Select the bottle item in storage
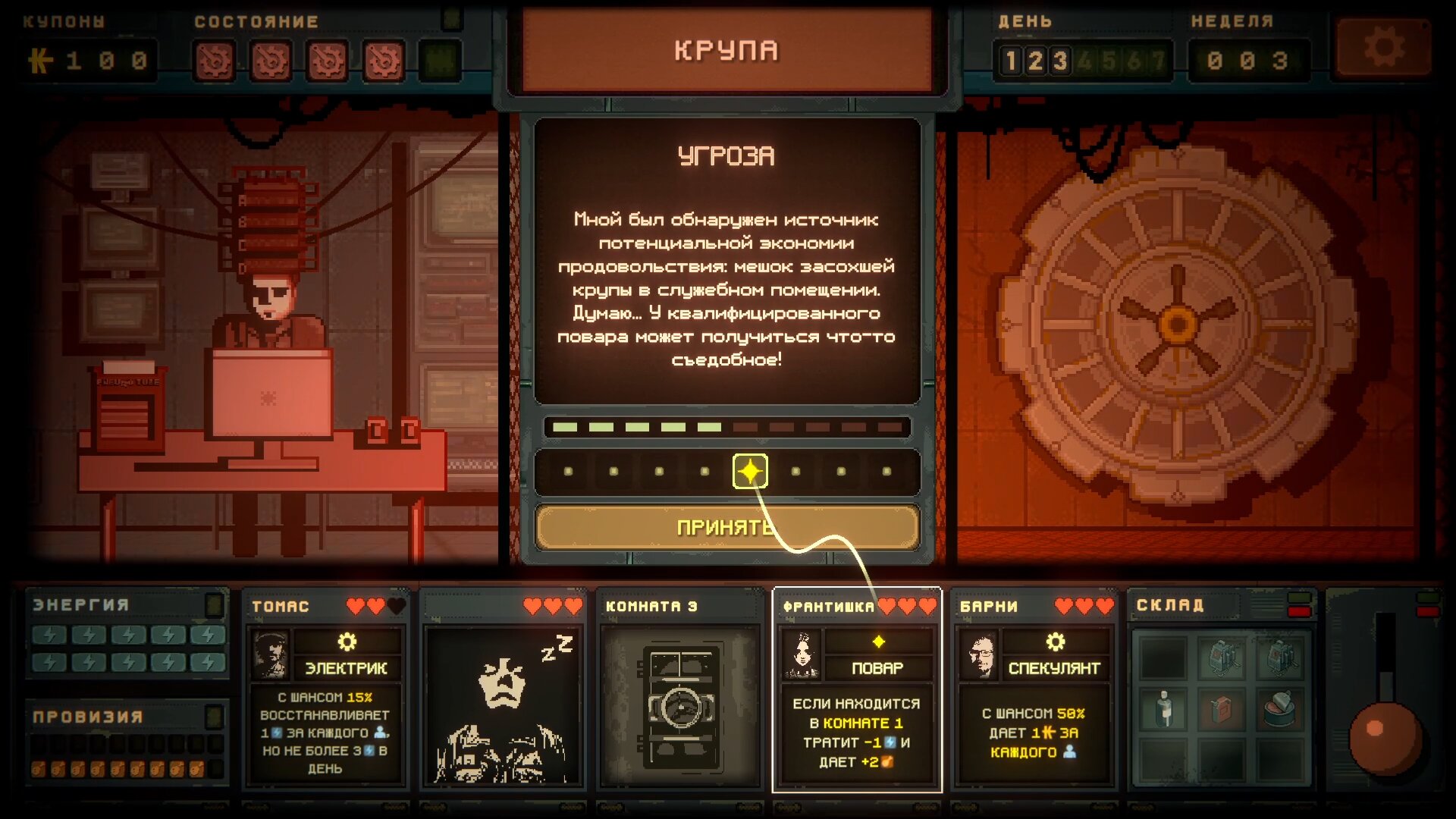This screenshot has width=1456, height=819. (x=1163, y=708)
